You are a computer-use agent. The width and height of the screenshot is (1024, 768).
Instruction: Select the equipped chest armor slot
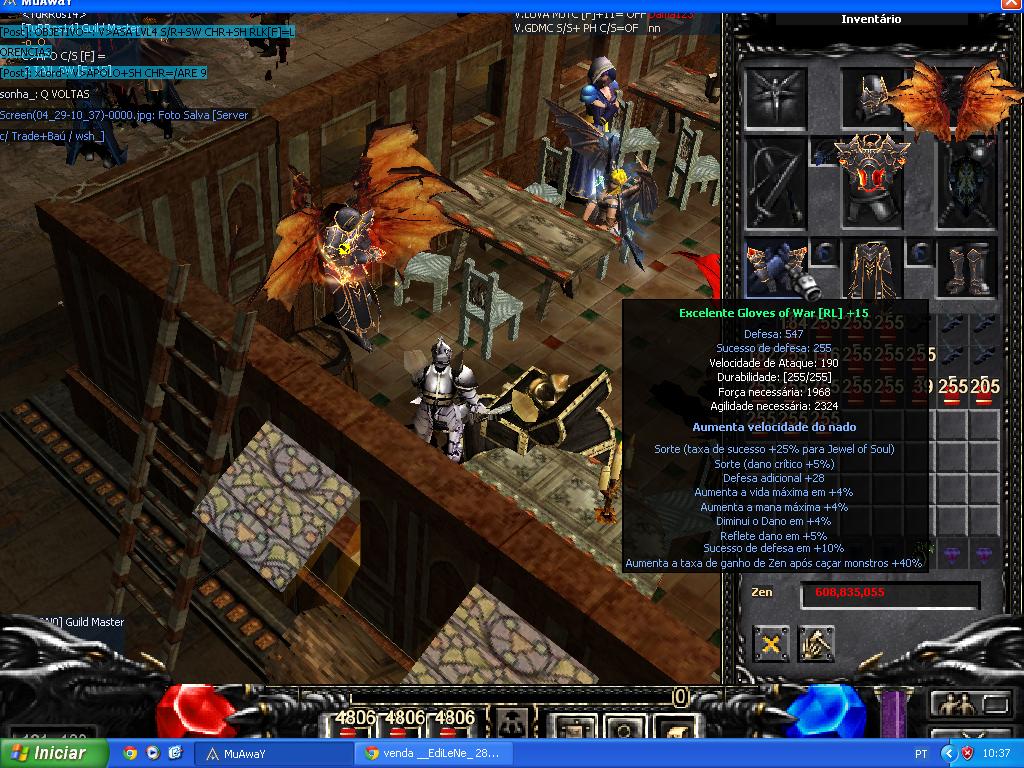(871, 181)
